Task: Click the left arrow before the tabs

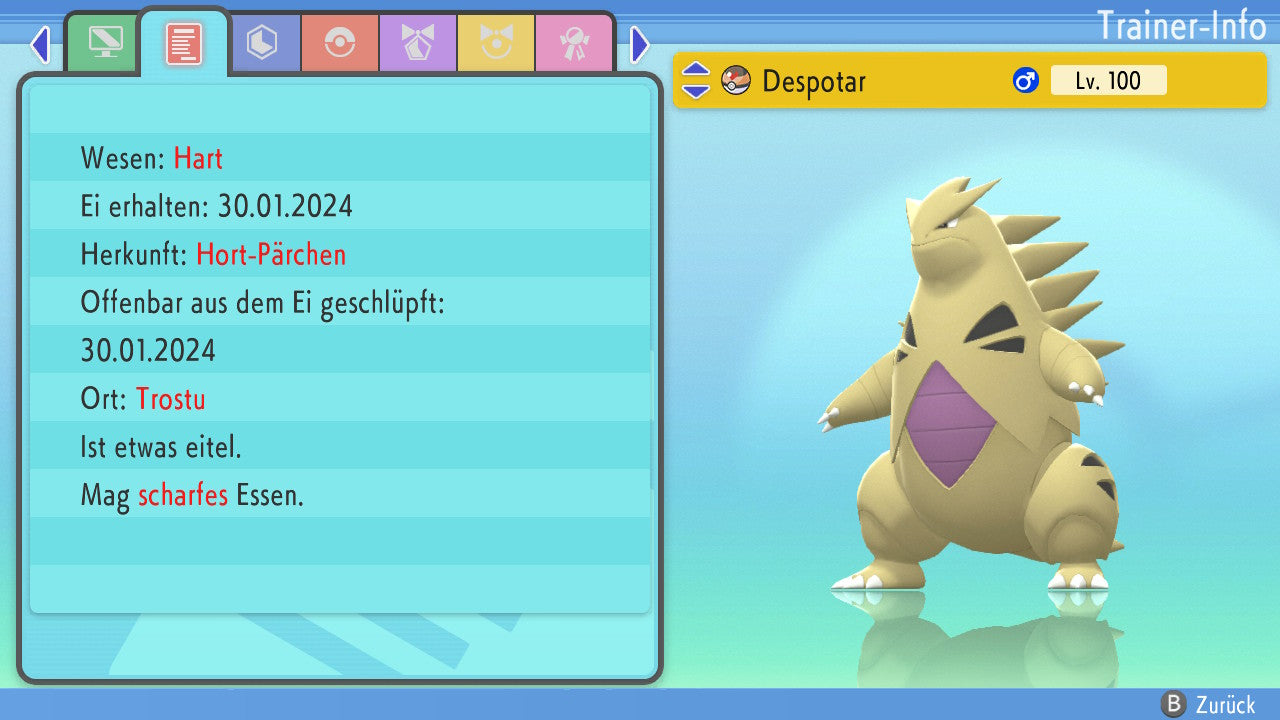Action: [x=40, y=44]
